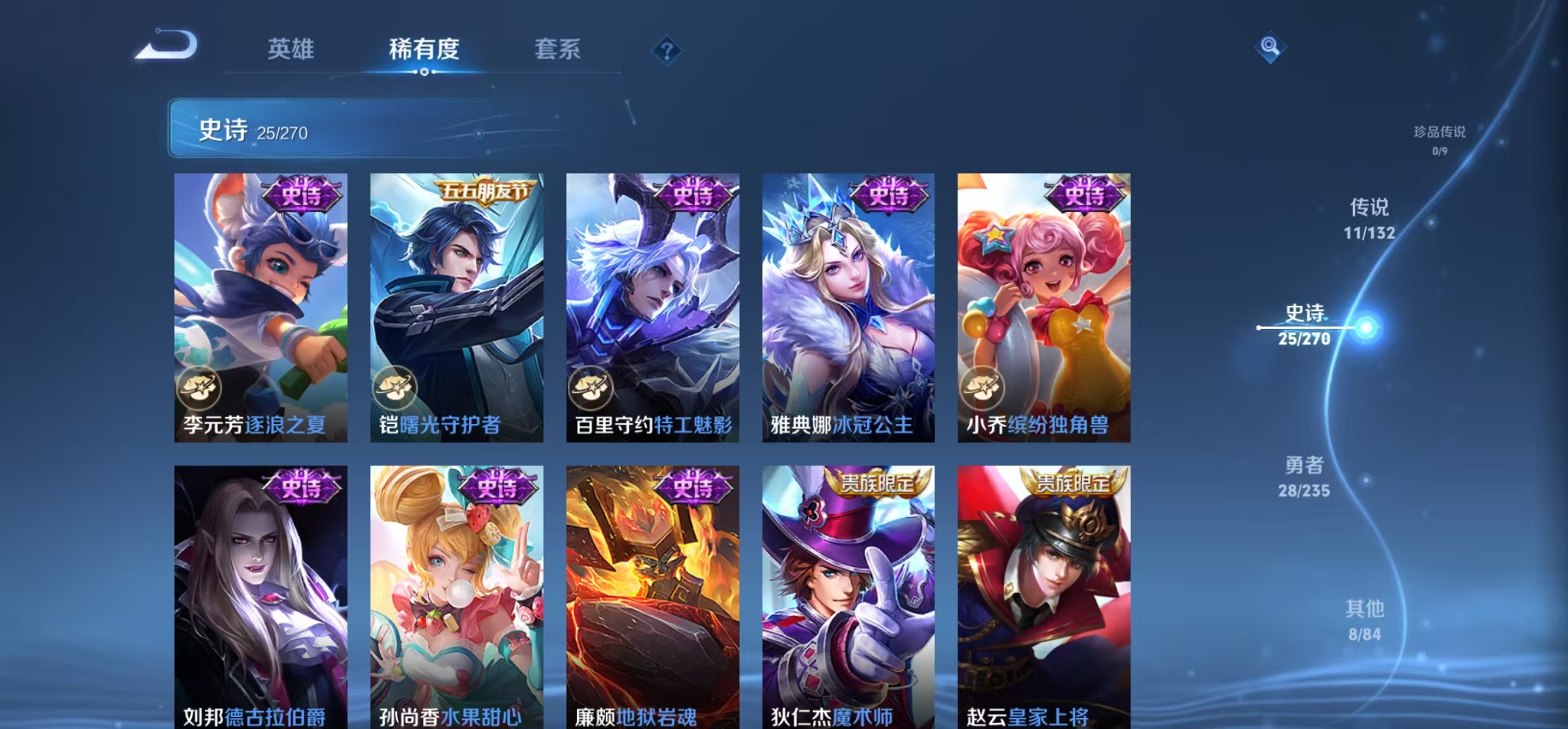This screenshot has width=1568, height=729.
Task: Open help via the question mark icon
Action: 667,50
